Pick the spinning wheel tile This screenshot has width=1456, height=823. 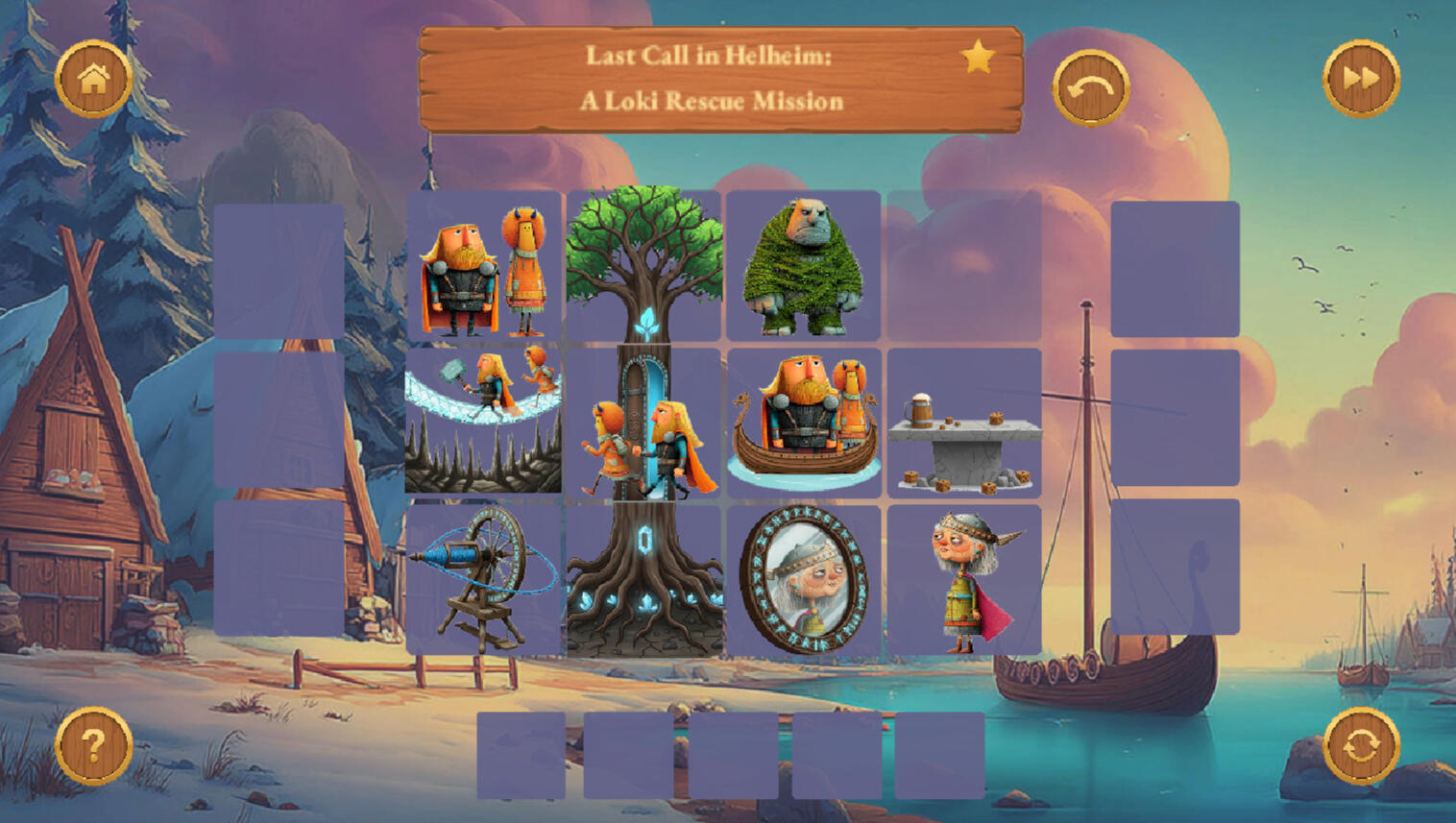point(484,579)
